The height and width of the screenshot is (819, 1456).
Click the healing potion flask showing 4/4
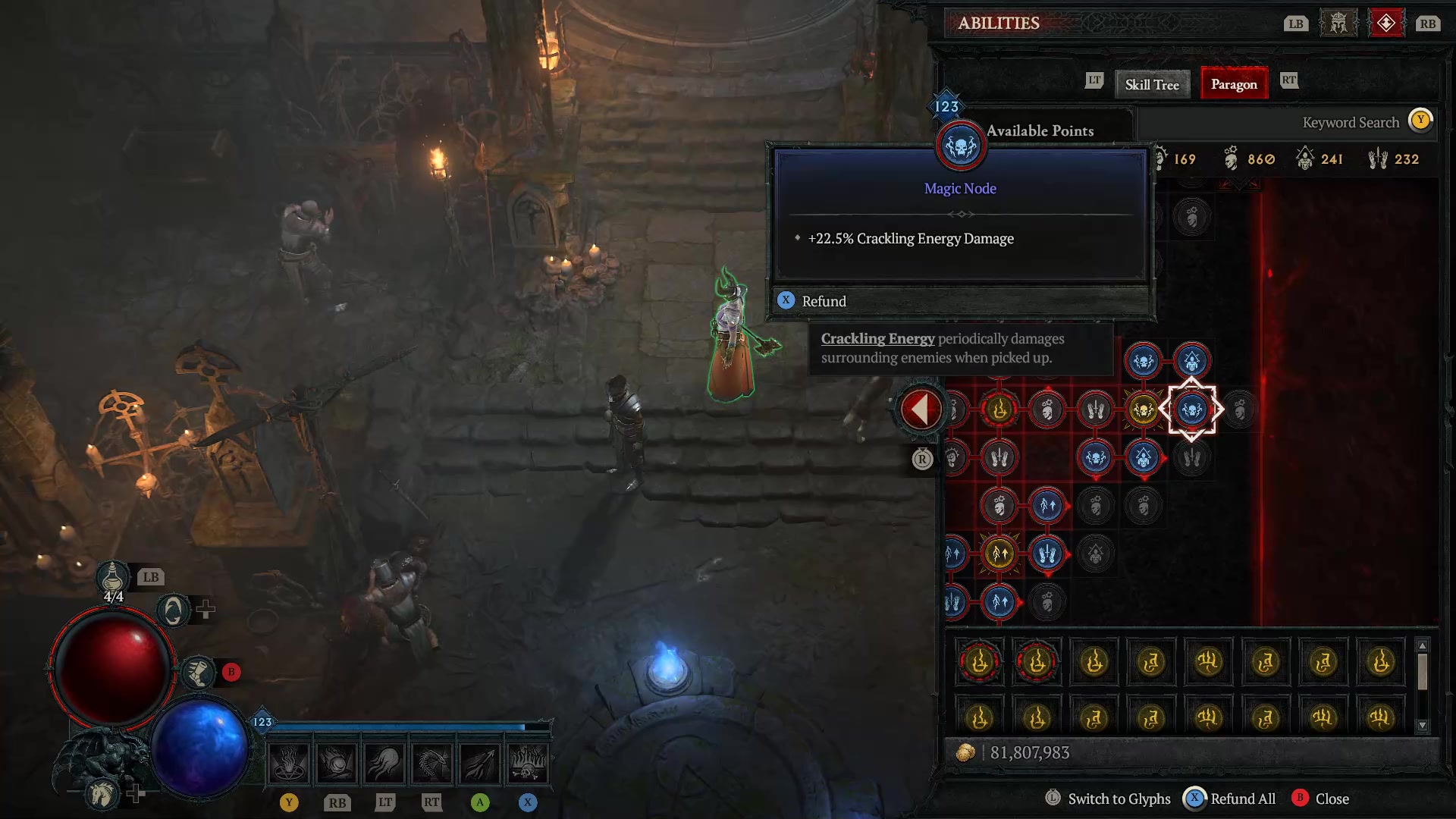[x=112, y=578]
